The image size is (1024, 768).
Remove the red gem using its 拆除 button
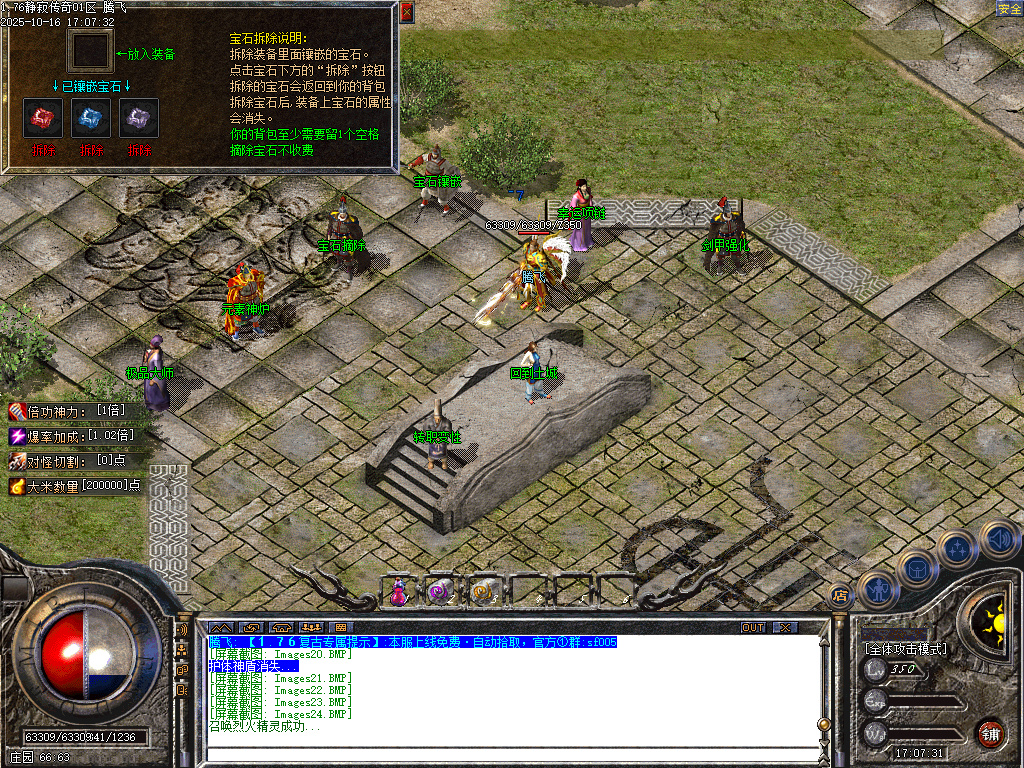point(43,150)
